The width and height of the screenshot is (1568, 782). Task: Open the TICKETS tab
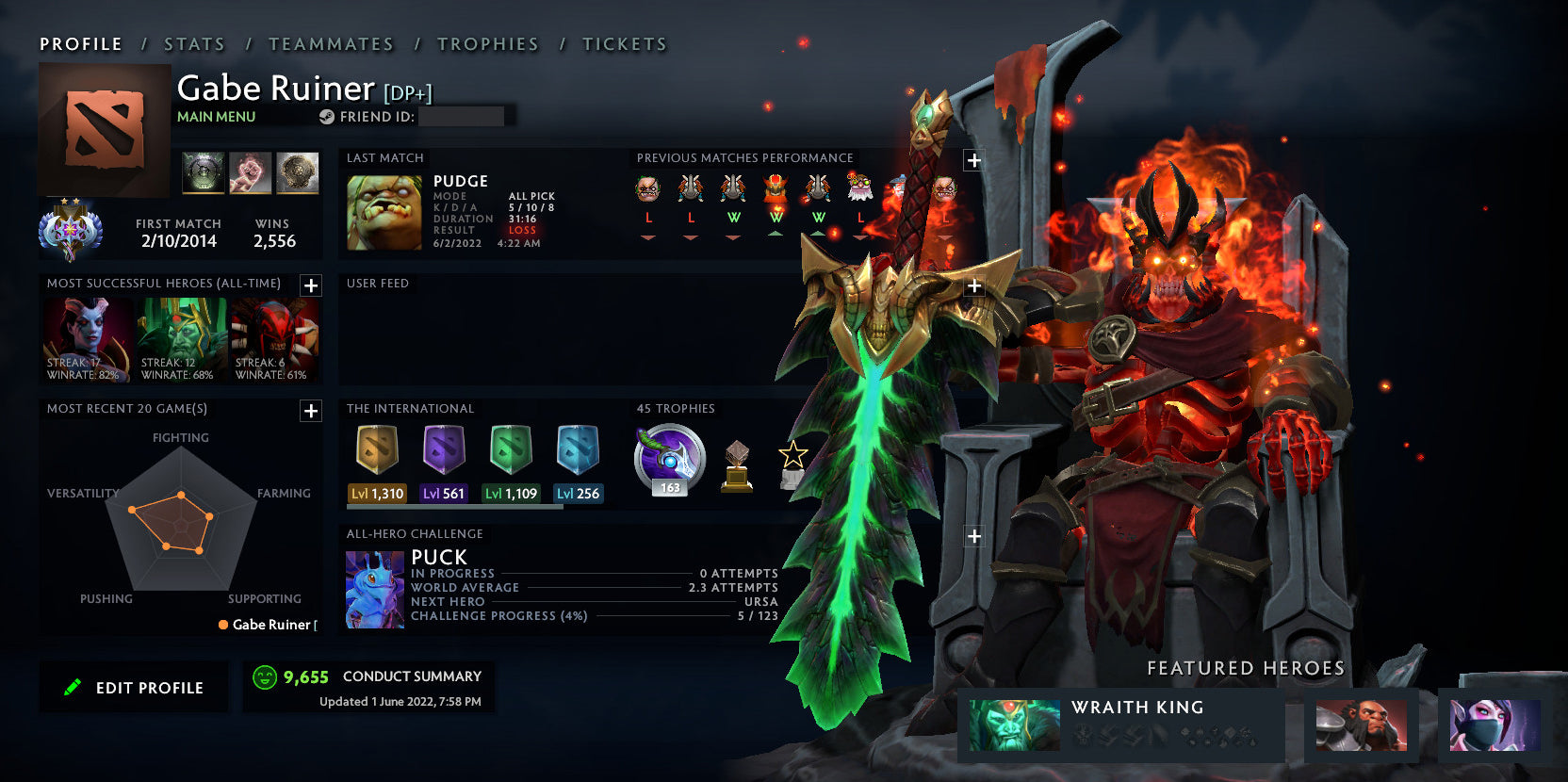(x=625, y=43)
